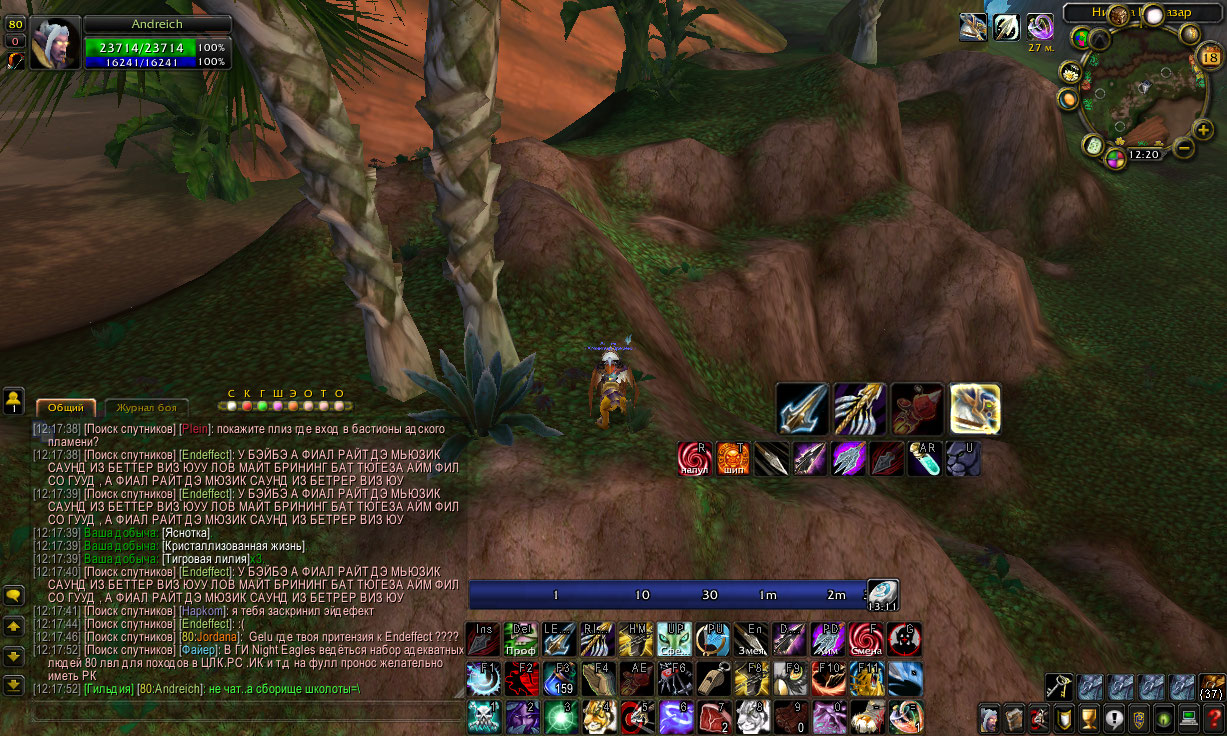Zoom in the minimap with plus button

tap(1203, 129)
